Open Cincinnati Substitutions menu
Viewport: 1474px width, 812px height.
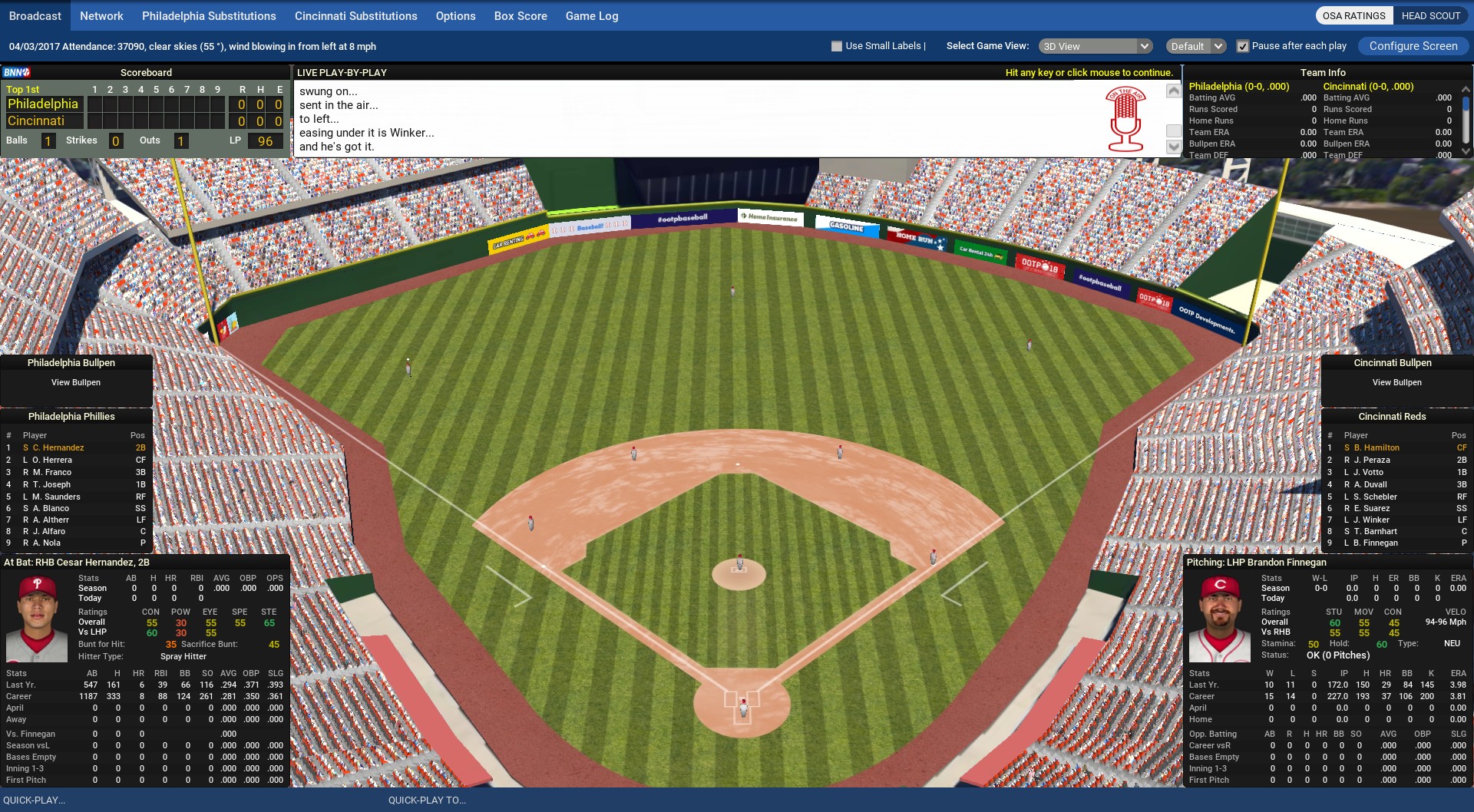click(355, 16)
